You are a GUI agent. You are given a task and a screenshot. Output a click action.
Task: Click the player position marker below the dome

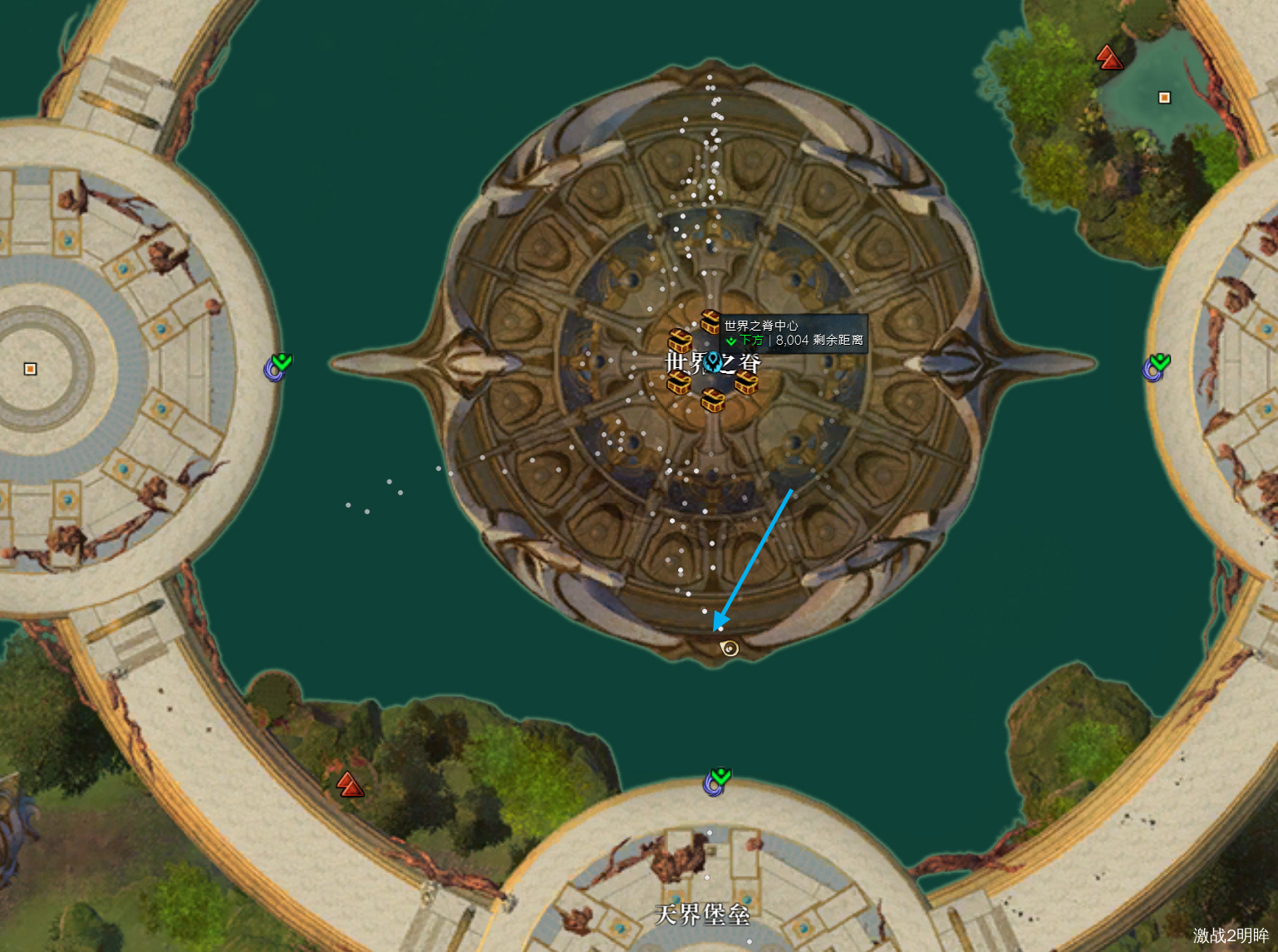pos(729,648)
